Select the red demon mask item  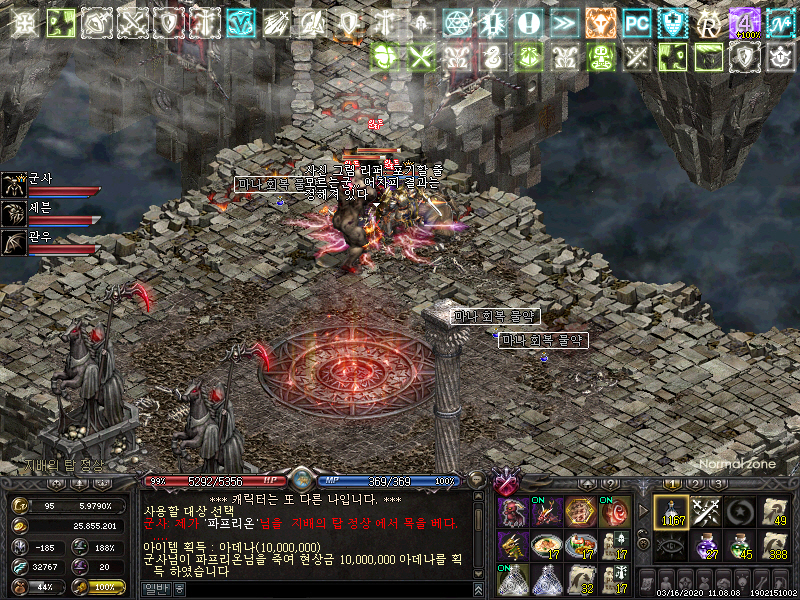(x=514, y=512)
